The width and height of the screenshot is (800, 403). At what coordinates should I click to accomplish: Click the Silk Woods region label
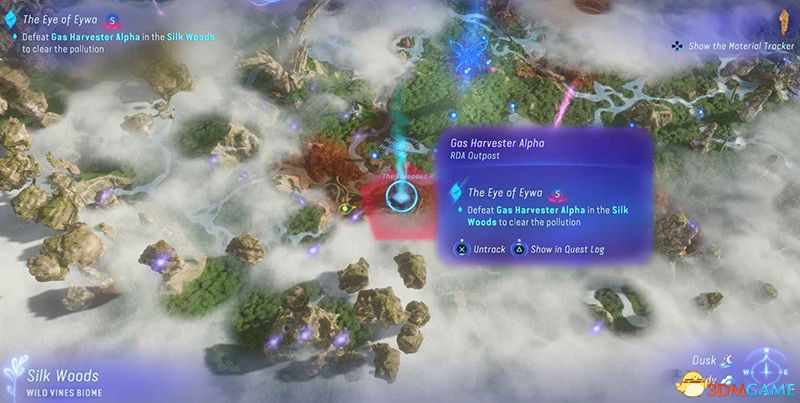tap(62, 376)
